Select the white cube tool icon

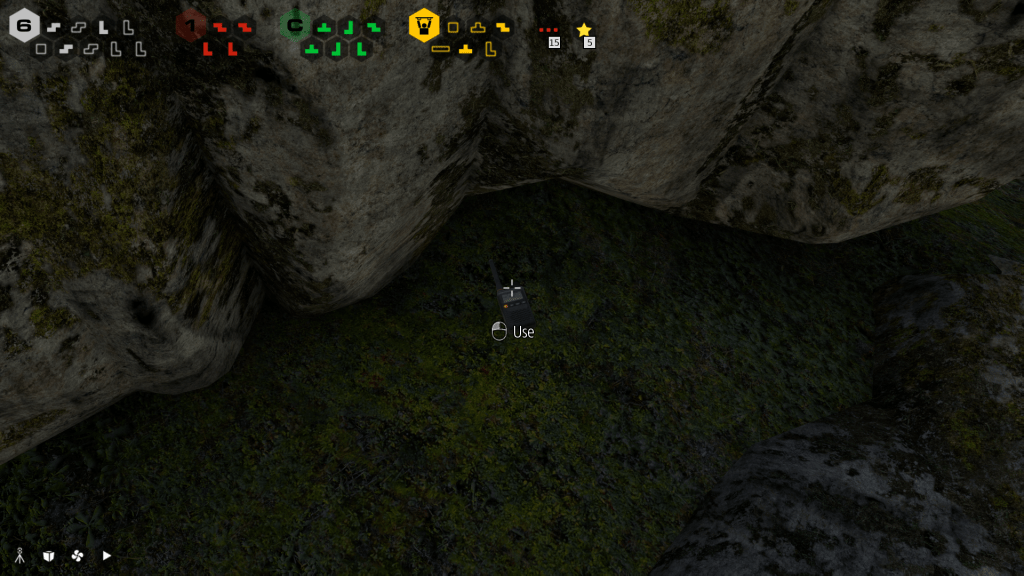click(x=48, y=555)
